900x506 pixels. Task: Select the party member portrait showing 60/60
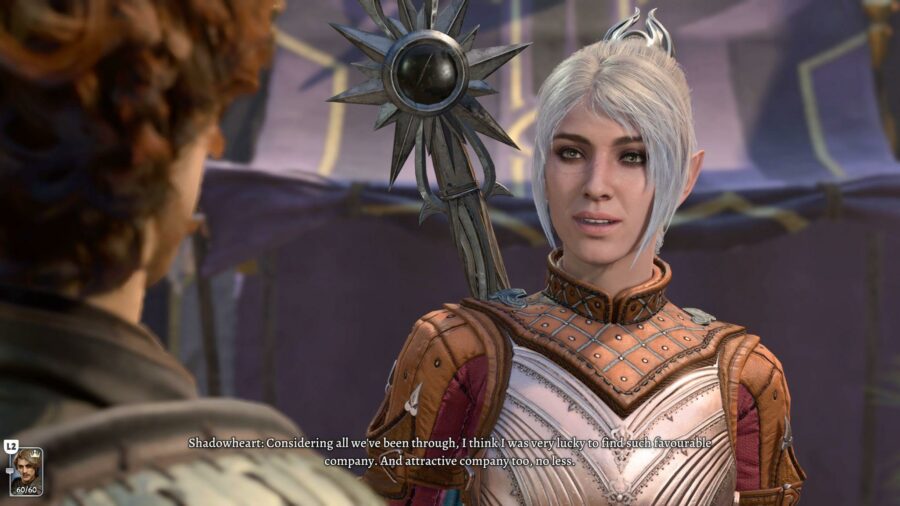click(26, 471)
